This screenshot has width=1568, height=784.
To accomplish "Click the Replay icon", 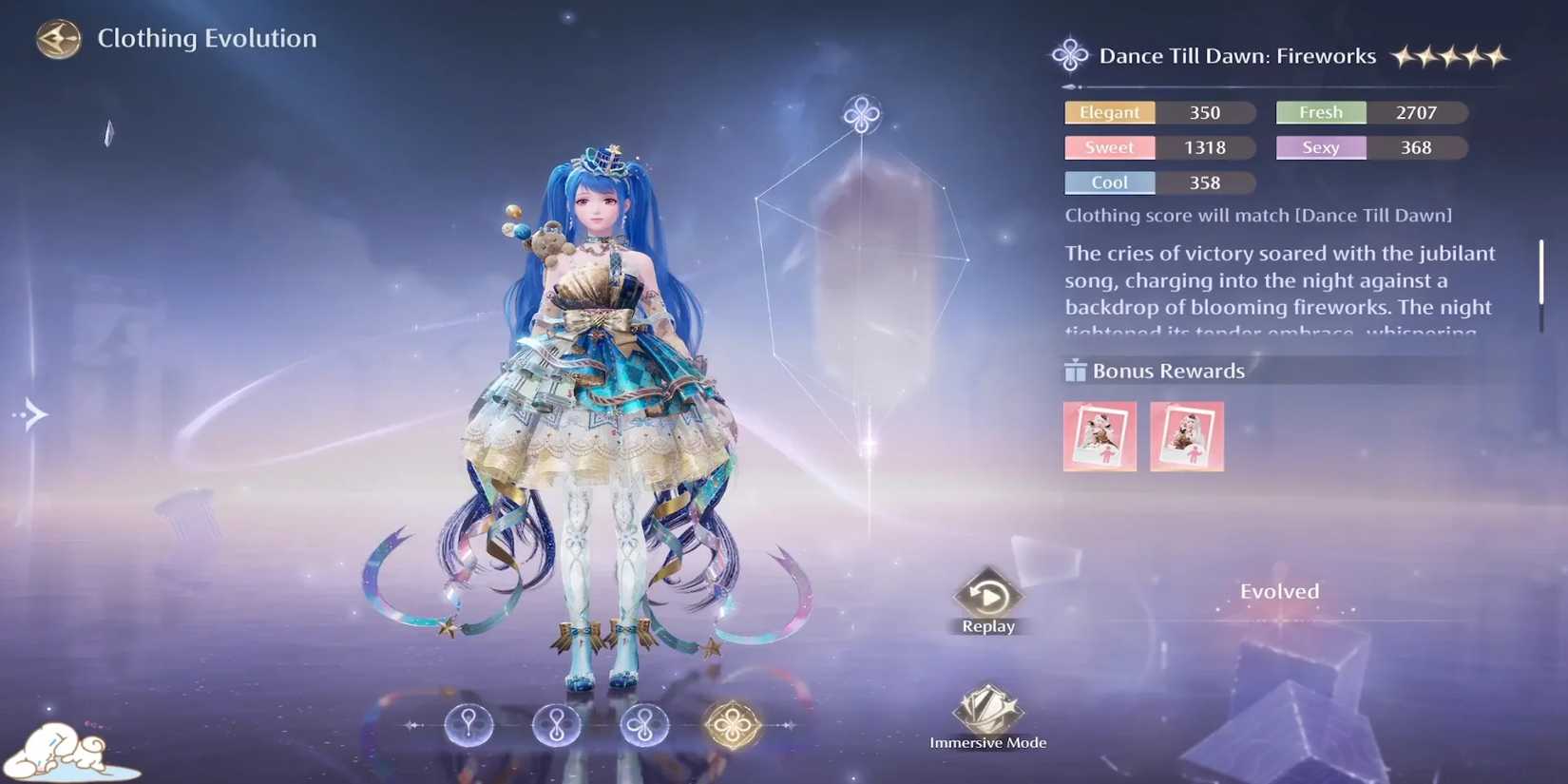I will click(988, 596).
